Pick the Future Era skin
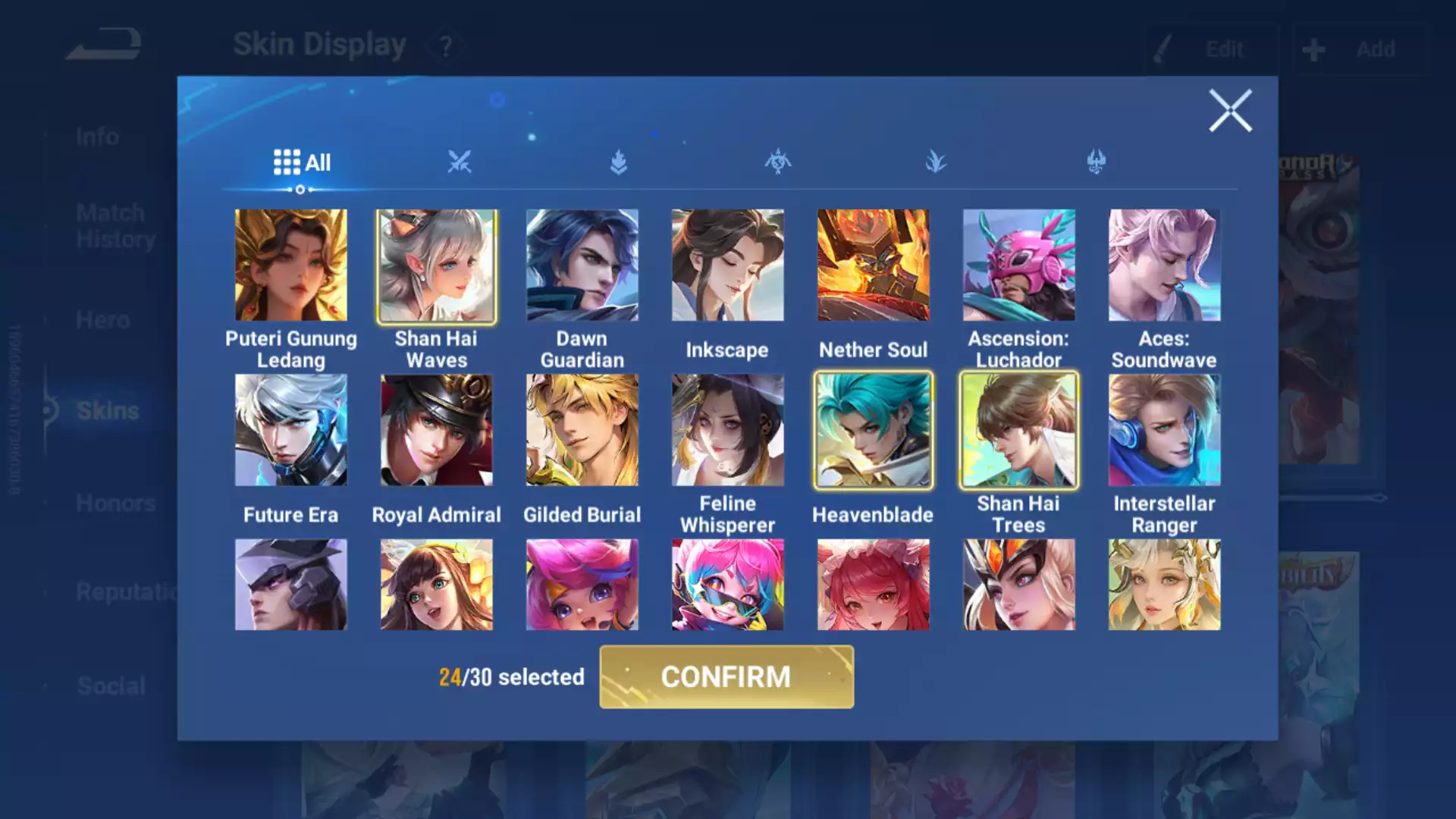This screenshot has width=1456, height=819. pos(291,430)
